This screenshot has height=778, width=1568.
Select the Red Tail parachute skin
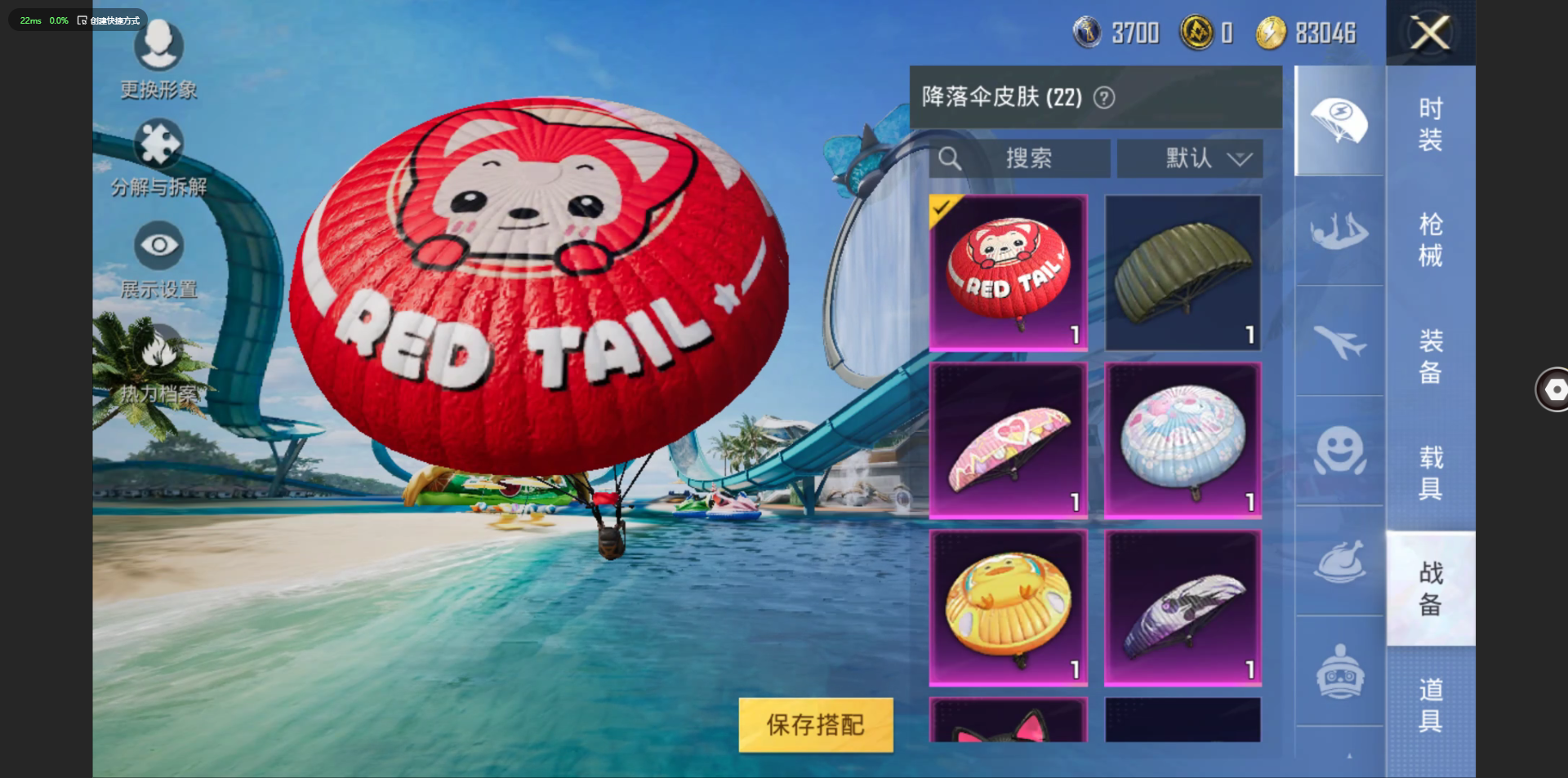click(x=1009, y=273)
